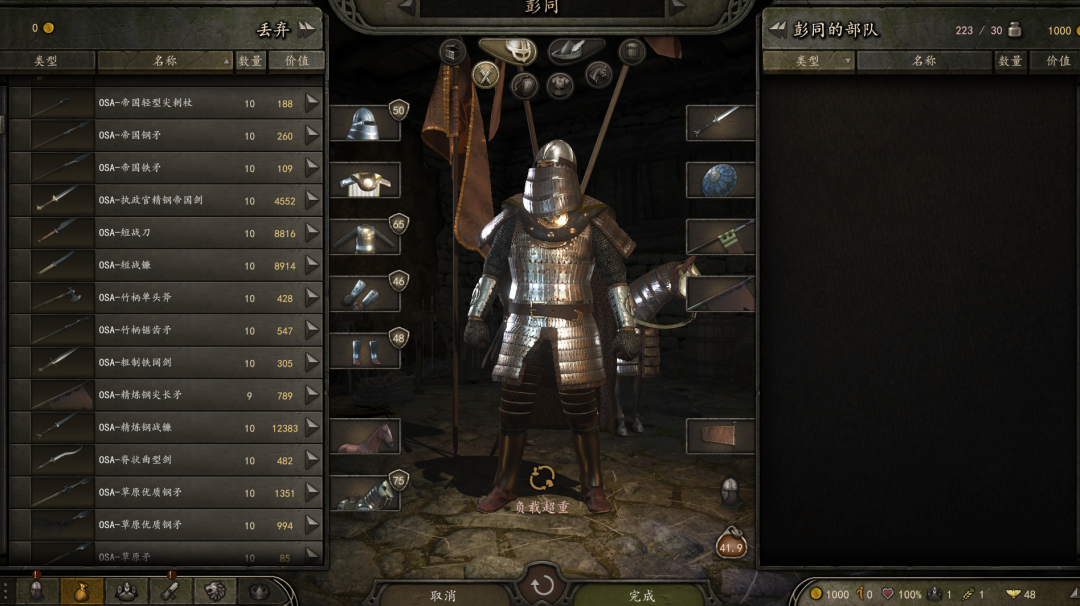This screenshot has width=1080, height=606.
Task: Sort the discard list by 数量 column
Action: [x=250, y=61]
